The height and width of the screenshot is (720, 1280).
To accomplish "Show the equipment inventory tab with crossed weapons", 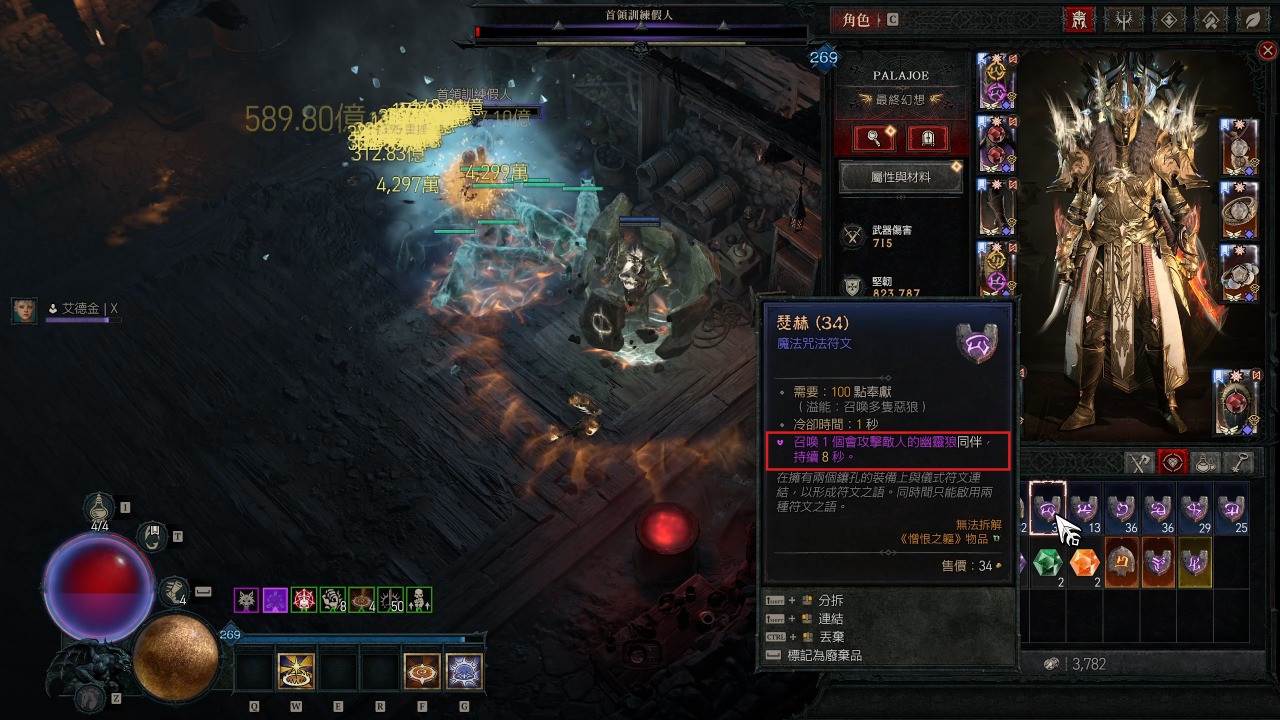I will 1139,462.
